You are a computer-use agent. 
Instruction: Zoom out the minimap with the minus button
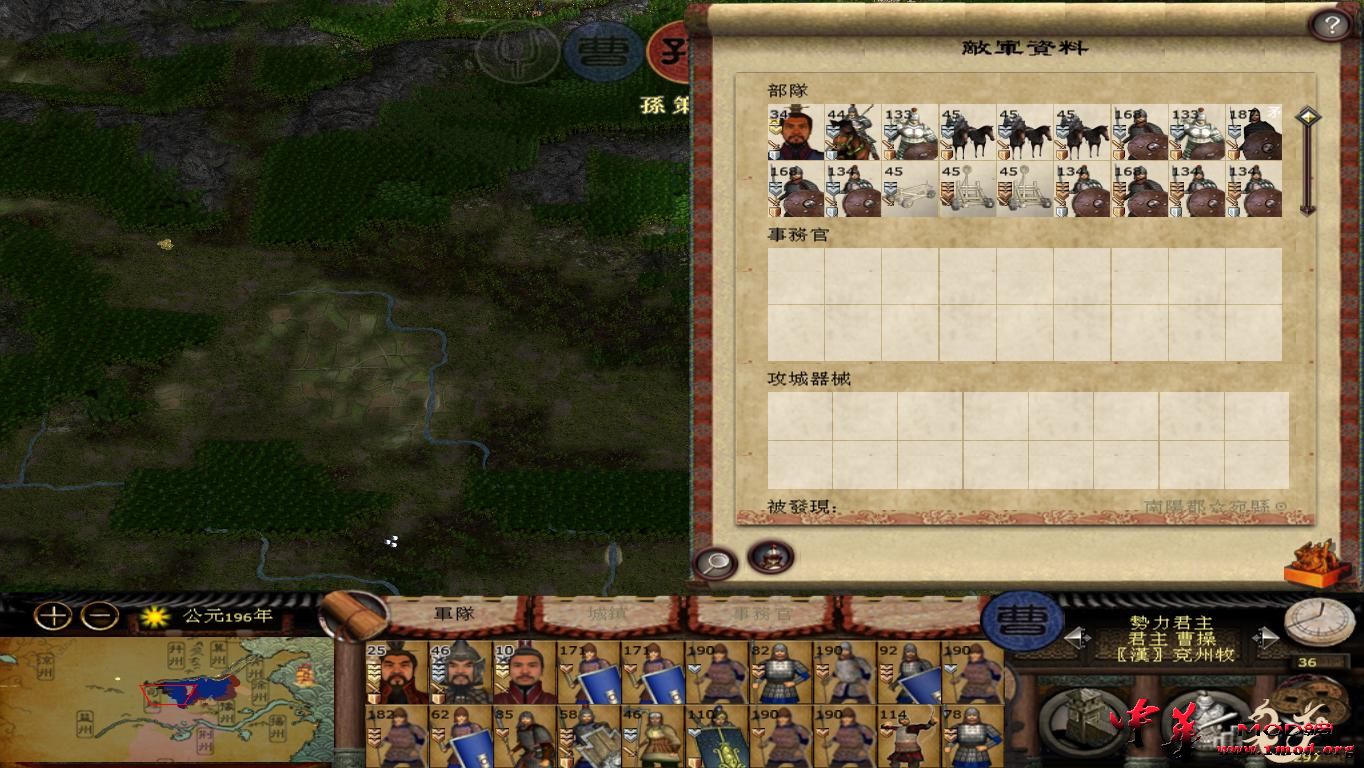(97, 616)
